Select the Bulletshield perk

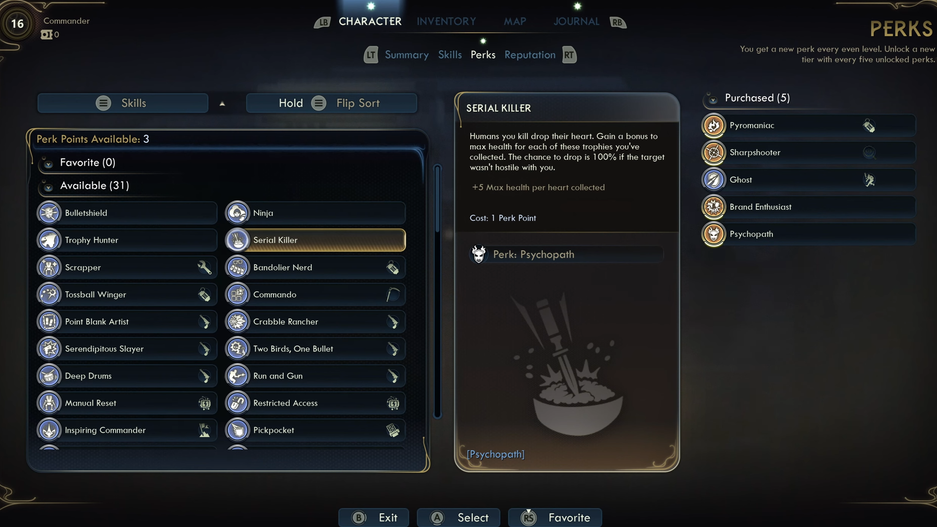click(x=126, y=213)
